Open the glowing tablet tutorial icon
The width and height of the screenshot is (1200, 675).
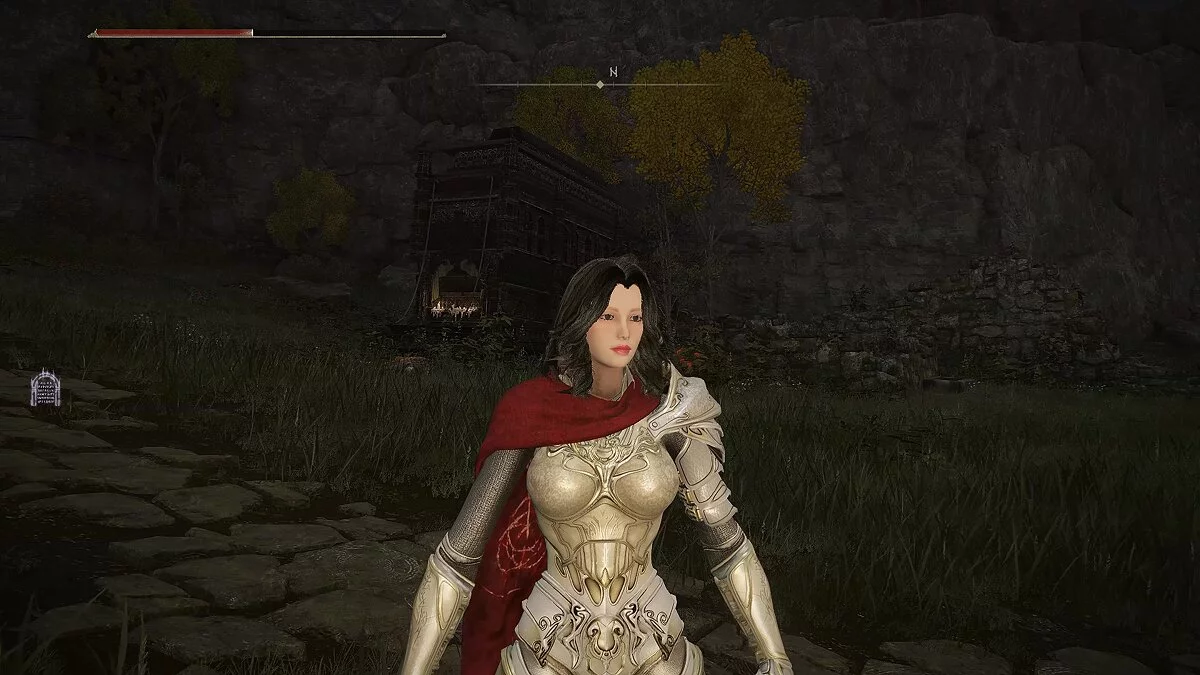click(x=45, y=388)
